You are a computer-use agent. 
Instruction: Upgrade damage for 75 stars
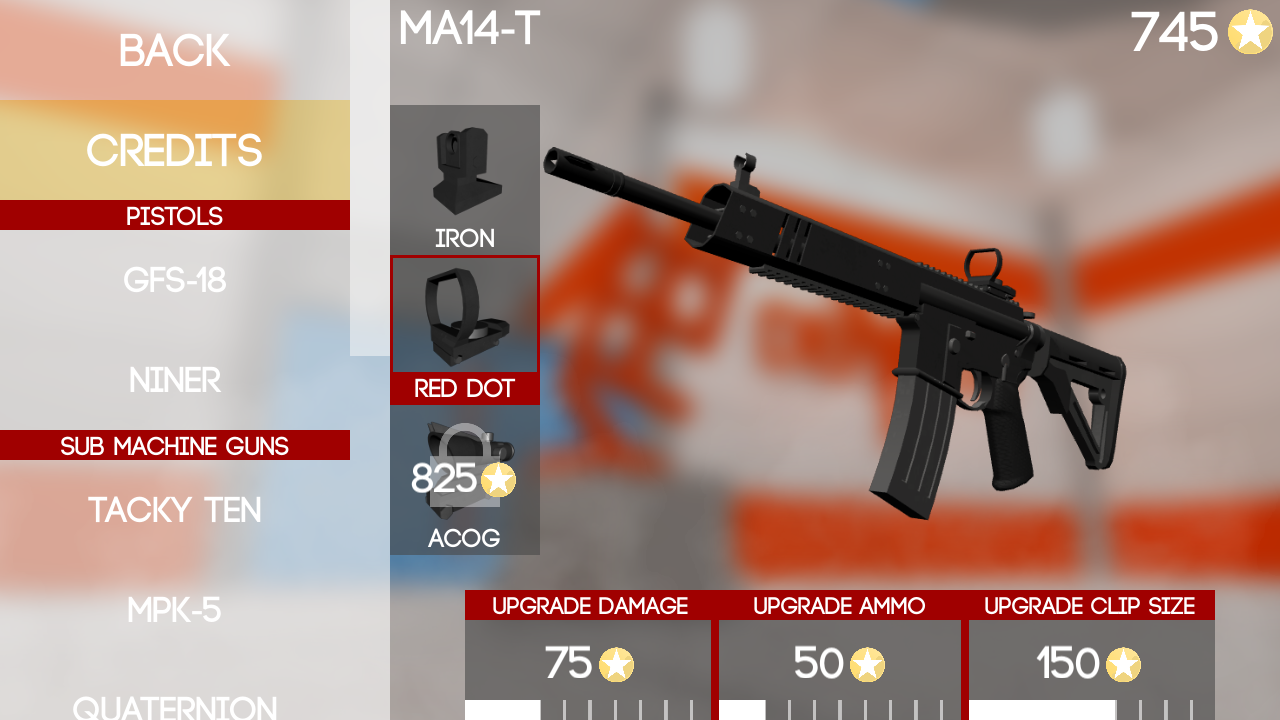point(588,664)
